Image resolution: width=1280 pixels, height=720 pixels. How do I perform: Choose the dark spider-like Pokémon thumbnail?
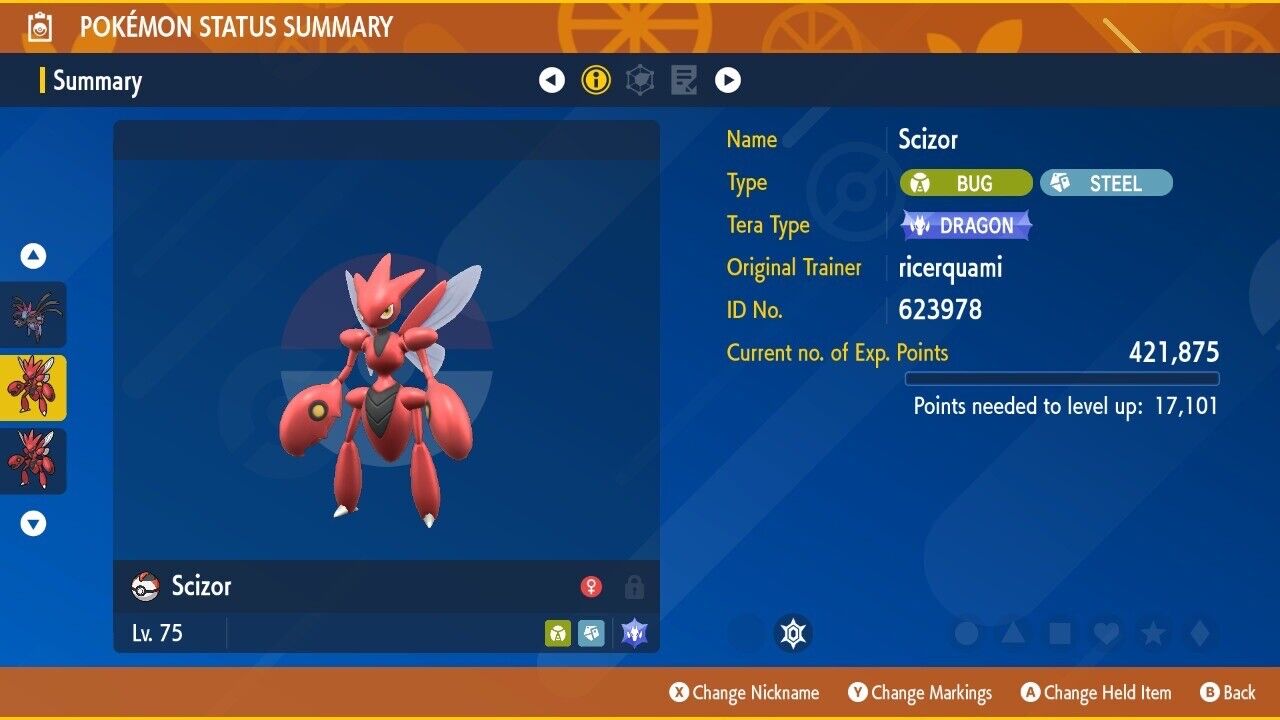(x=33, y=314)
